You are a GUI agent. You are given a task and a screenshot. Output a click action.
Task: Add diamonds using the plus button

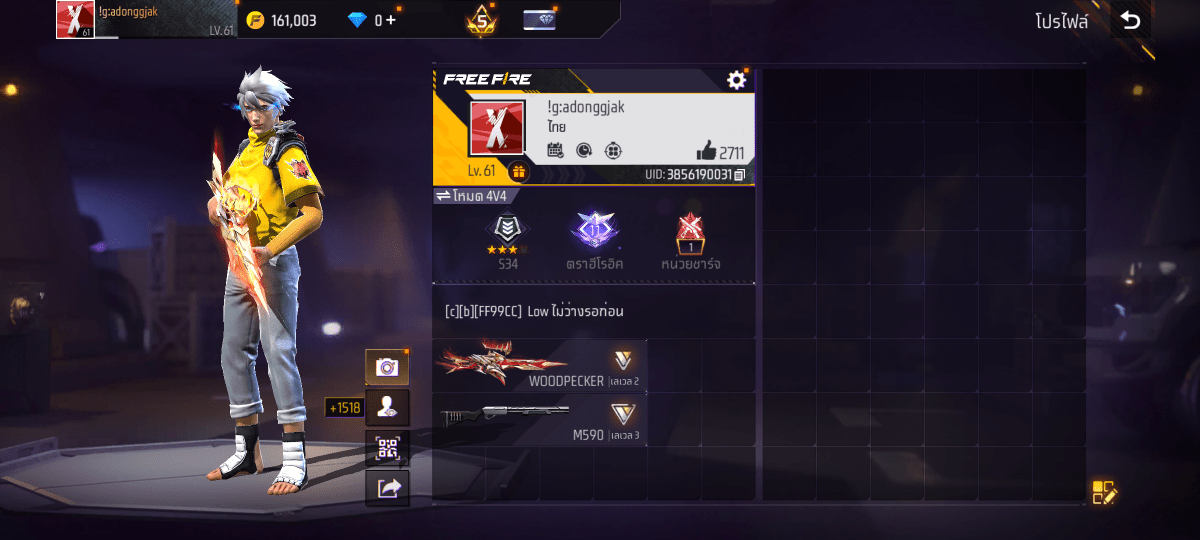click(390, 20)
